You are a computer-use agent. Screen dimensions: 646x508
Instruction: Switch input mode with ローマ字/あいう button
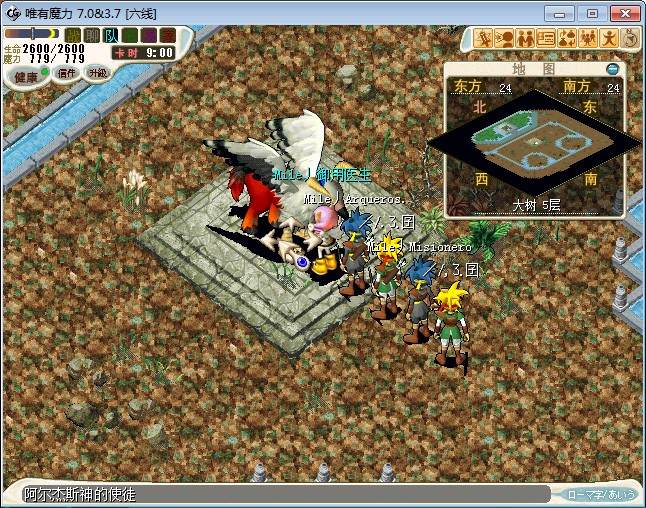point(601,494)
